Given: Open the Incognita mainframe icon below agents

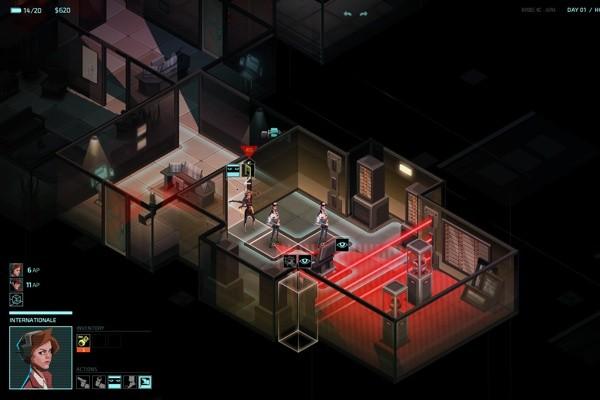Looking at the screenshot, I should (15, 299).
